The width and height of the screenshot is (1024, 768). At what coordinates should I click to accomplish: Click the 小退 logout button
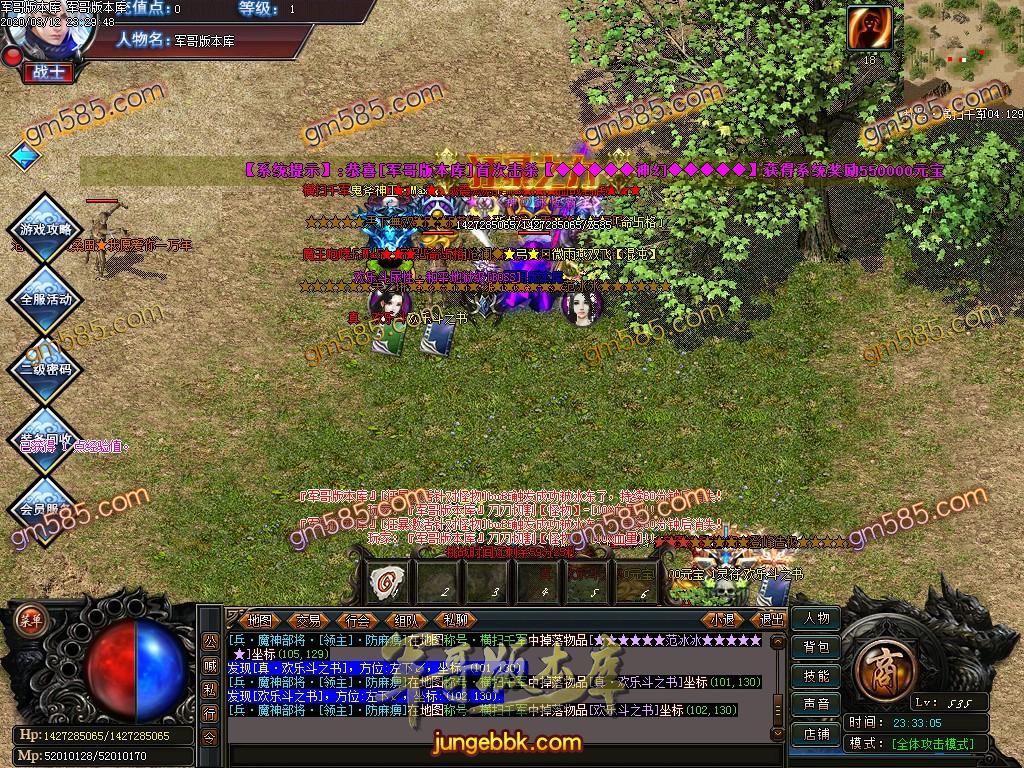click(722, 620)
